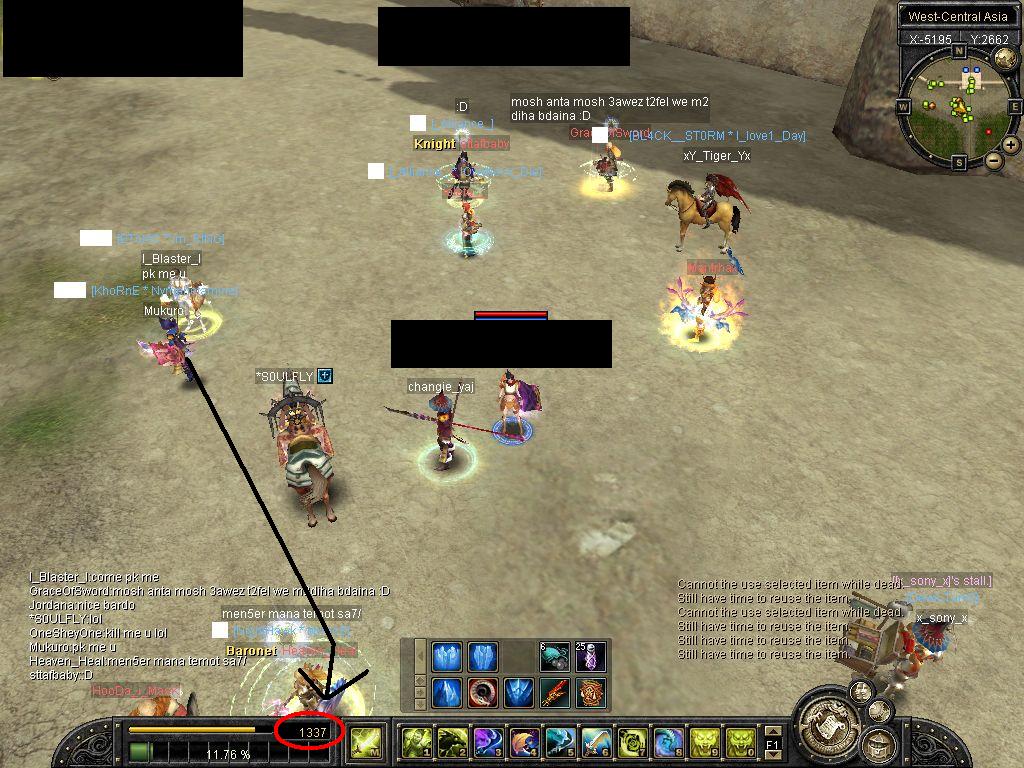Activate hotbar skill in slot 1

click(416, 742)
